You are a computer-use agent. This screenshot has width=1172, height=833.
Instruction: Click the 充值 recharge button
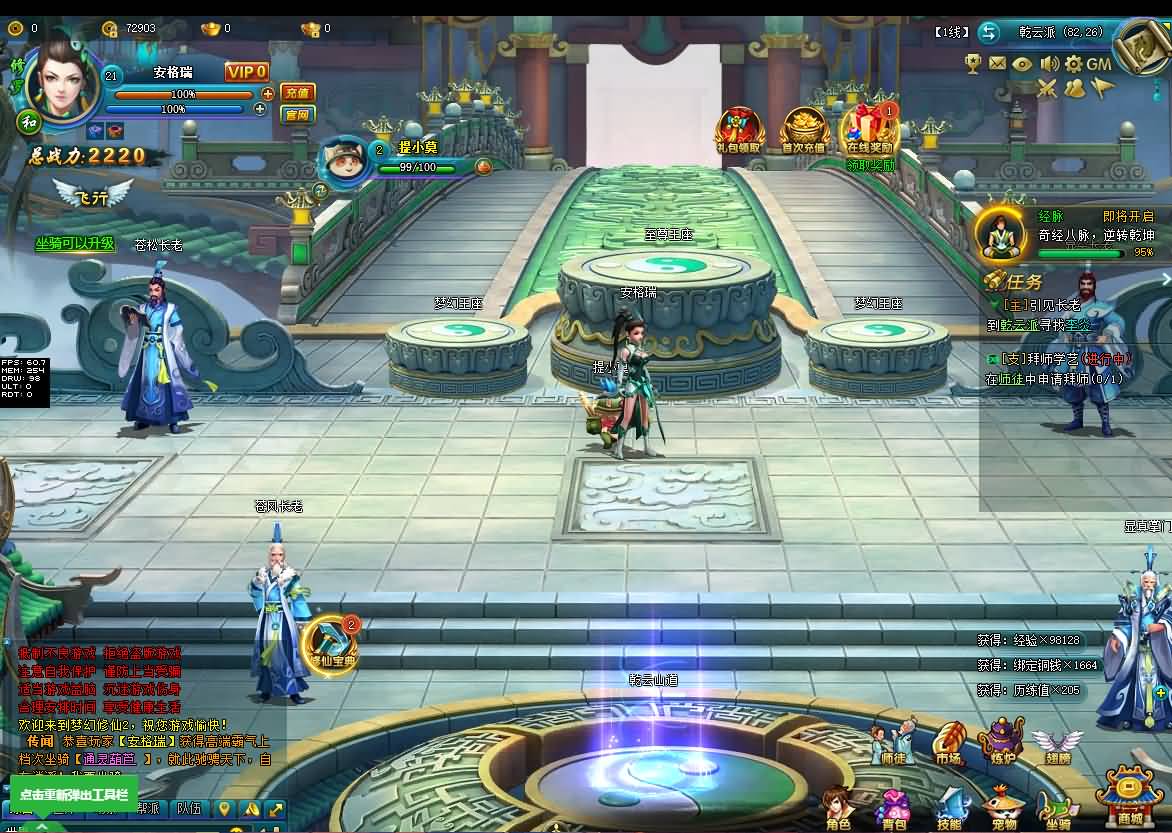click(x=297, y=92)
